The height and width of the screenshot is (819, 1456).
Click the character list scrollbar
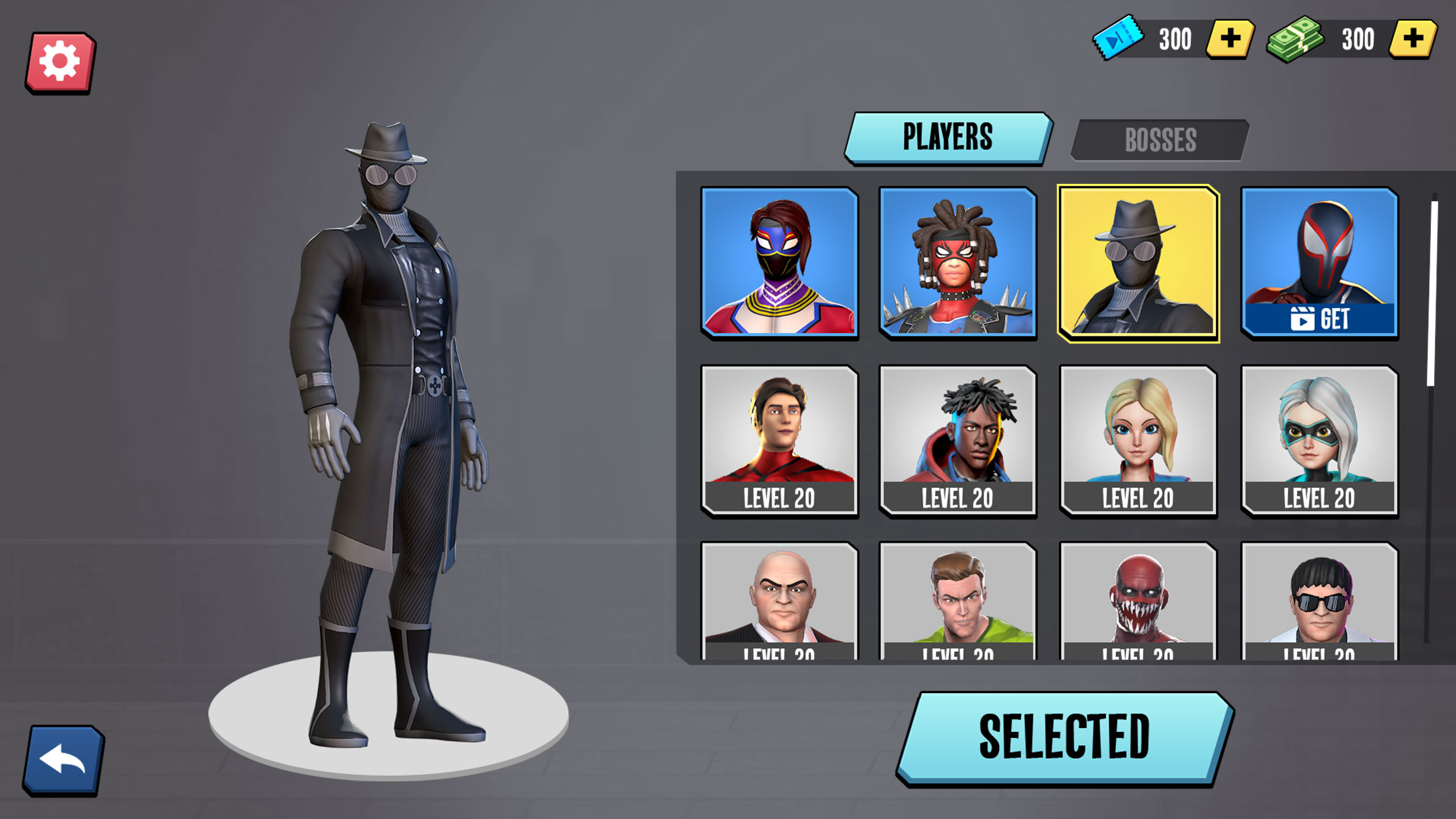coord(1431,293)
